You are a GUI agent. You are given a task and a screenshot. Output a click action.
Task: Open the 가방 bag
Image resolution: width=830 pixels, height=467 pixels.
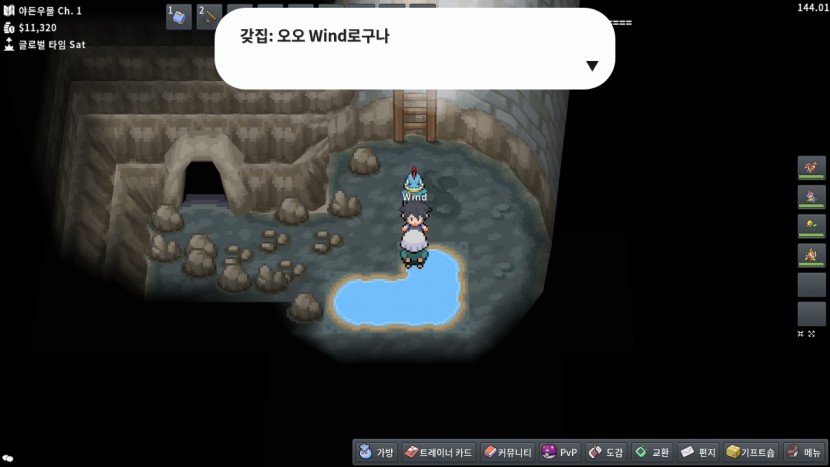377,453
